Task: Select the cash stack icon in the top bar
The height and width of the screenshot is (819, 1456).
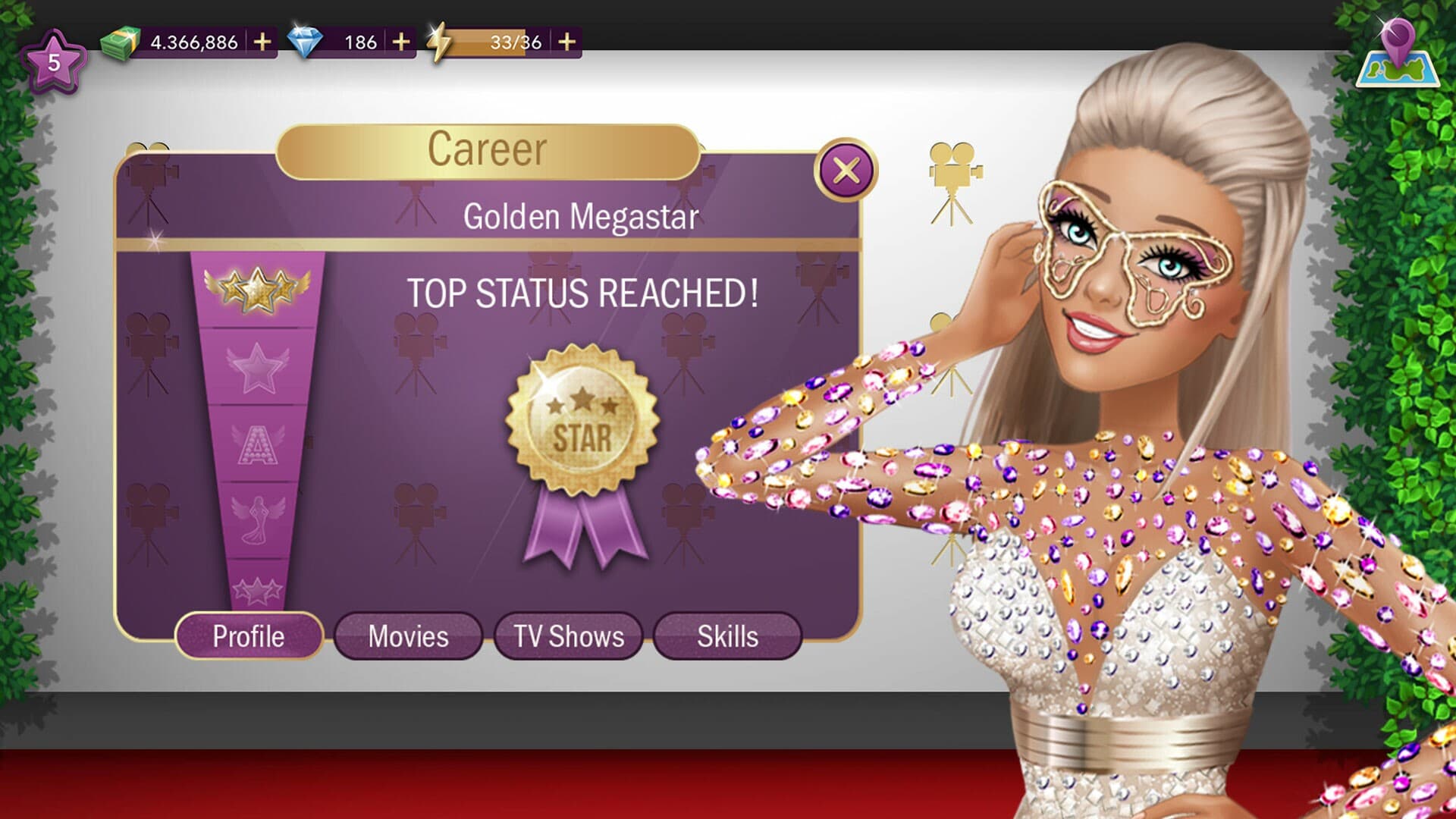Action: 118,42
